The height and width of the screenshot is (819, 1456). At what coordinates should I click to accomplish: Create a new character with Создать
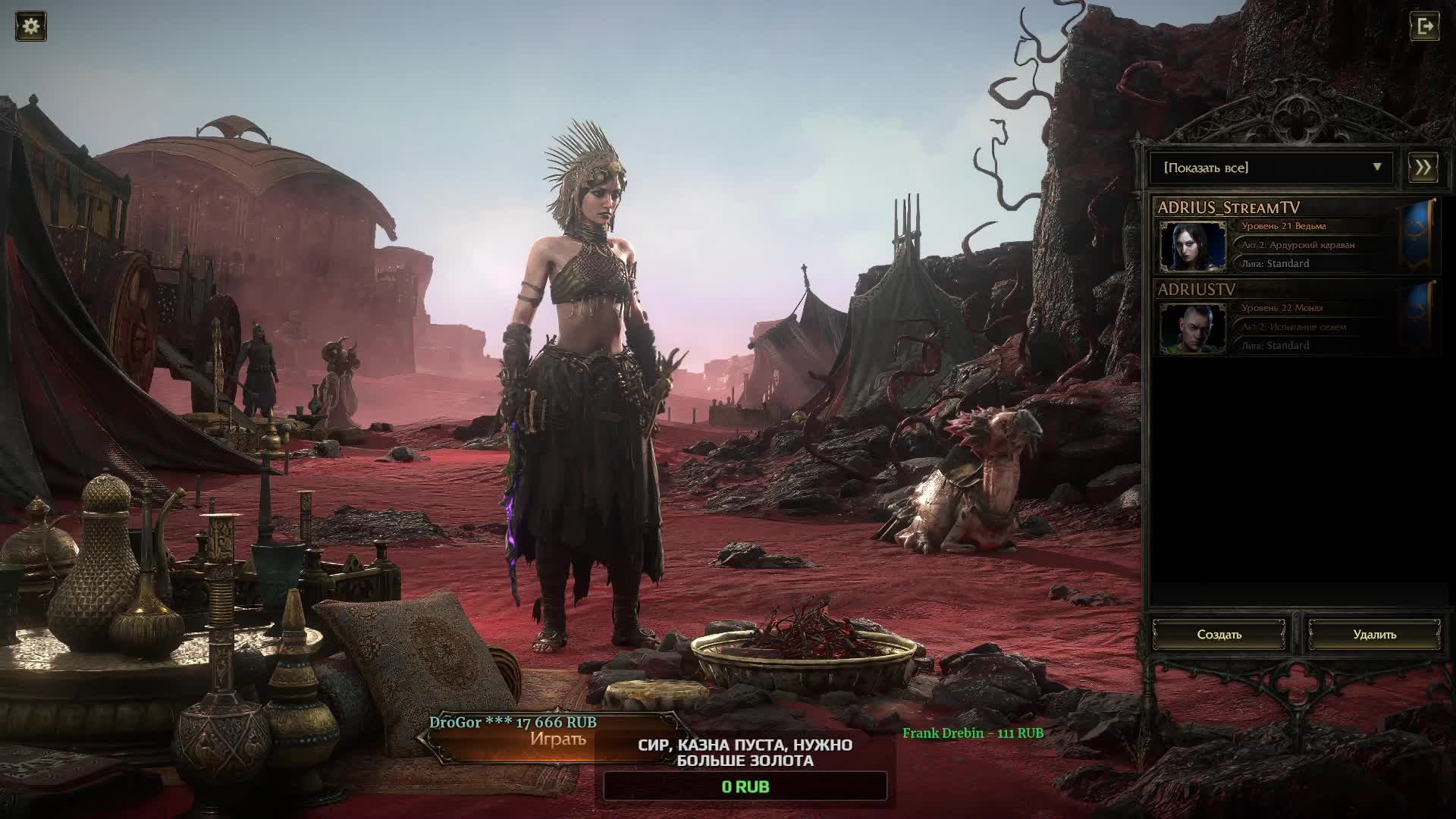[x=1219, y=635]
